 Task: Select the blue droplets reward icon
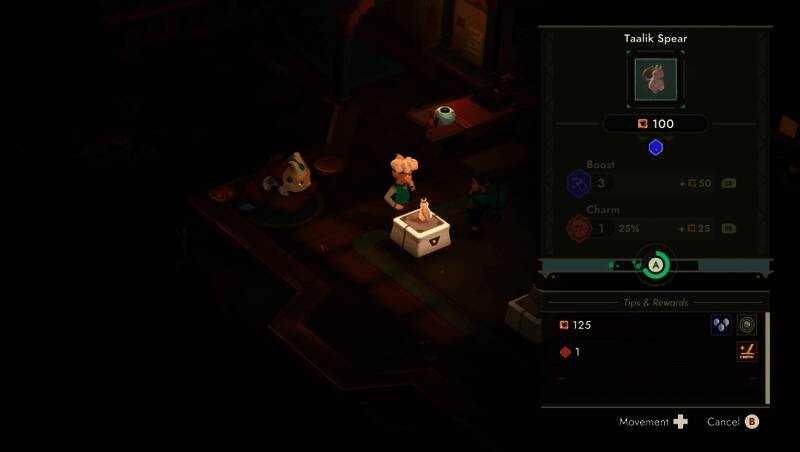point(721,325)
